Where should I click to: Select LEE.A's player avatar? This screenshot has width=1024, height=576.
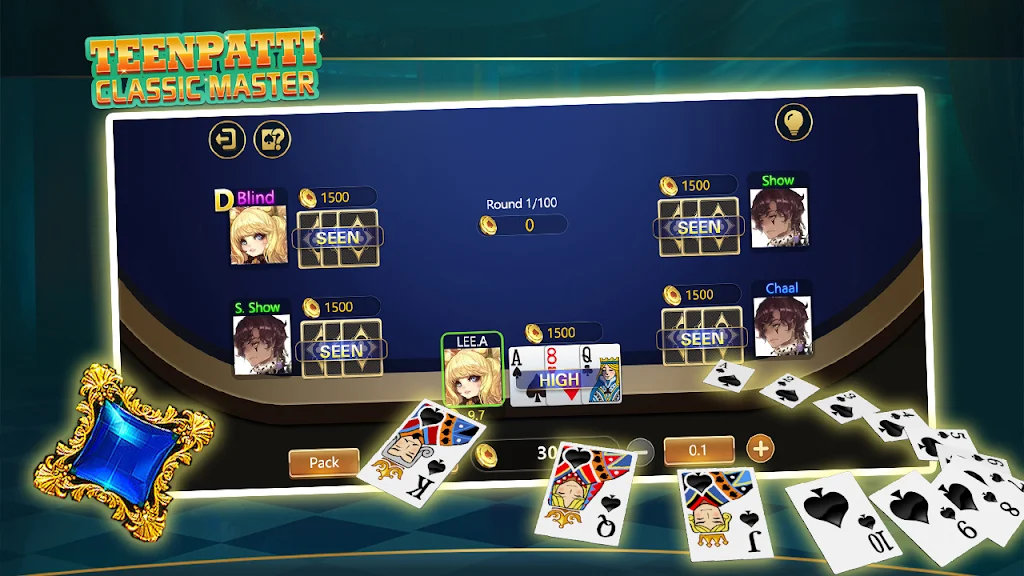pyautogui.click(x=472, y=375)
